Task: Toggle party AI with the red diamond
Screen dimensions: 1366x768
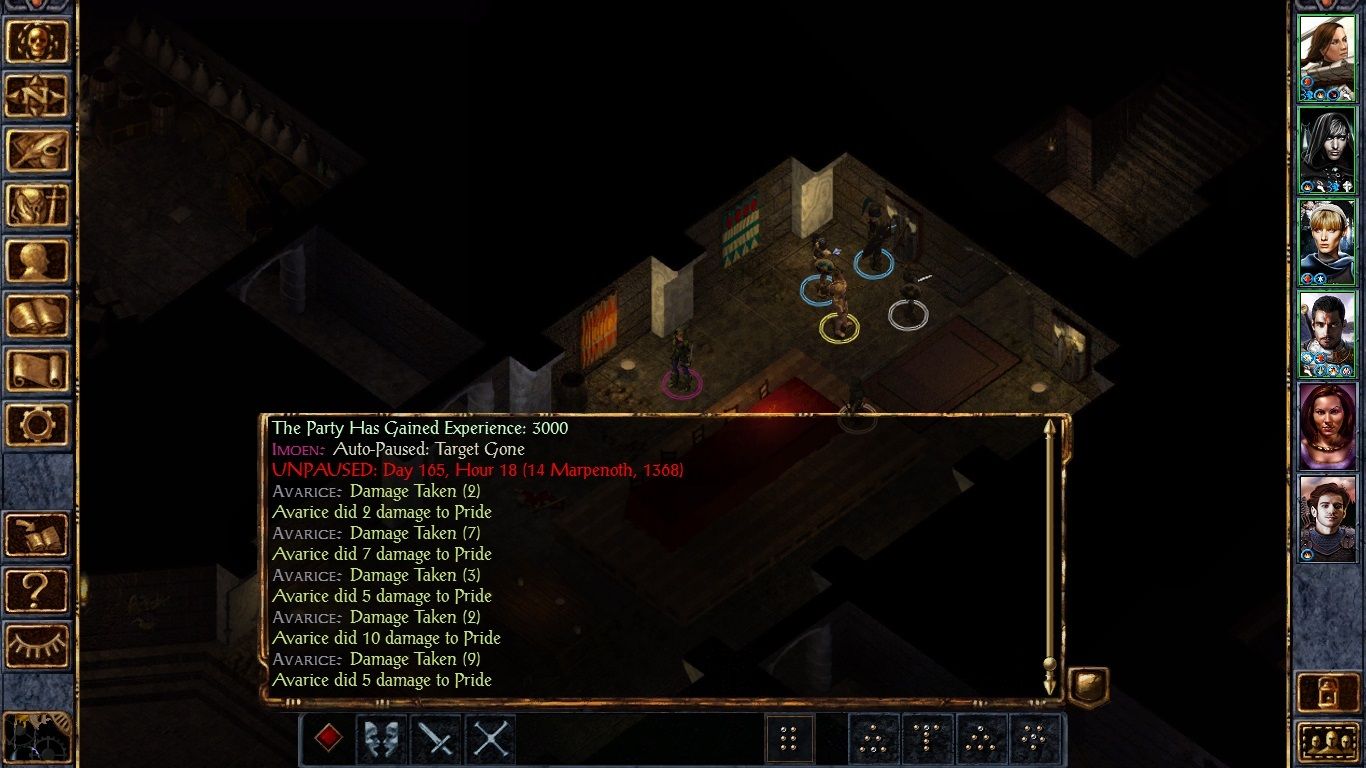Action: pyautogui.click(x=327, y=739)
